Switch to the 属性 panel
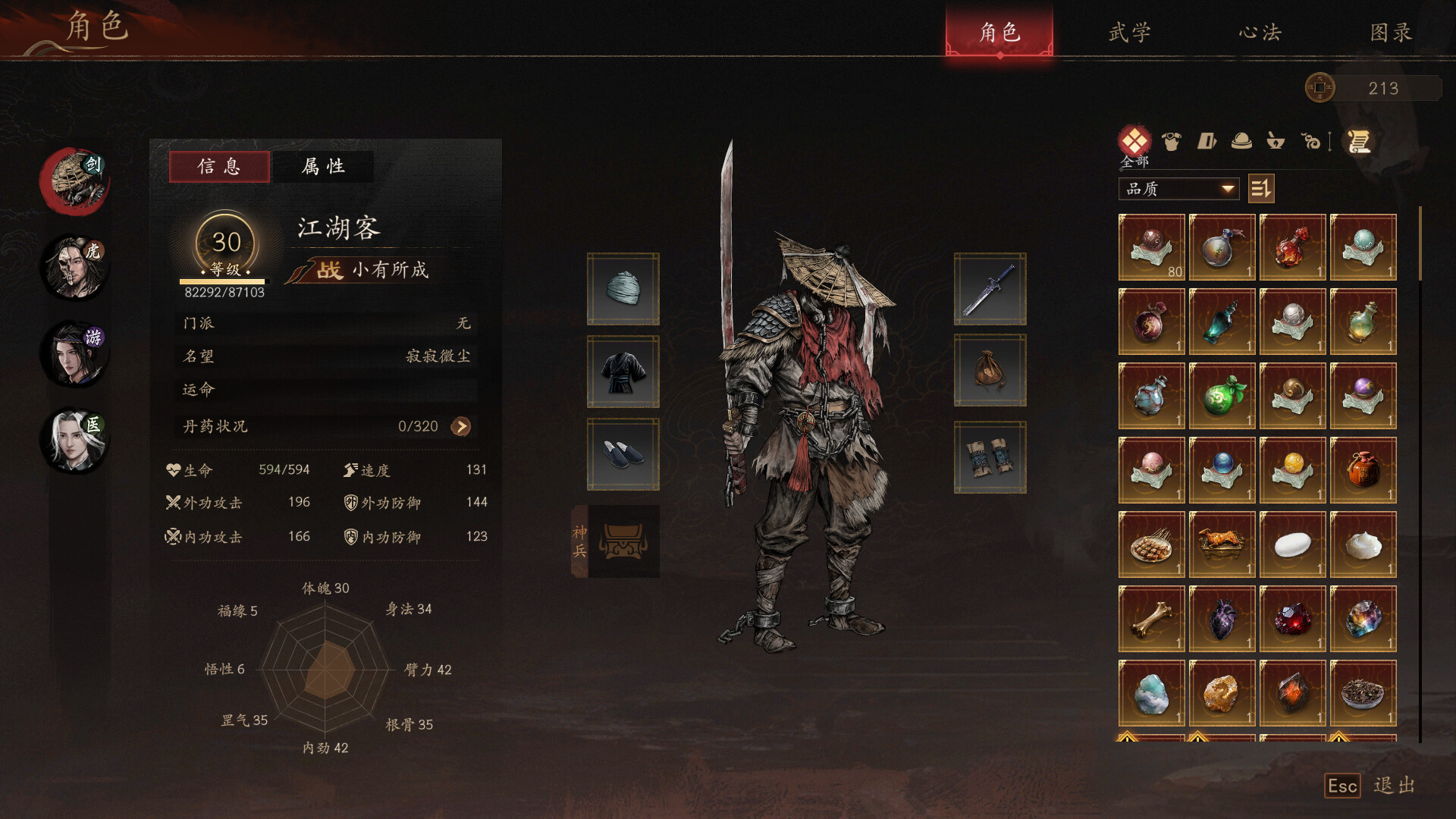1456x819 pixels. click(323, 166)
